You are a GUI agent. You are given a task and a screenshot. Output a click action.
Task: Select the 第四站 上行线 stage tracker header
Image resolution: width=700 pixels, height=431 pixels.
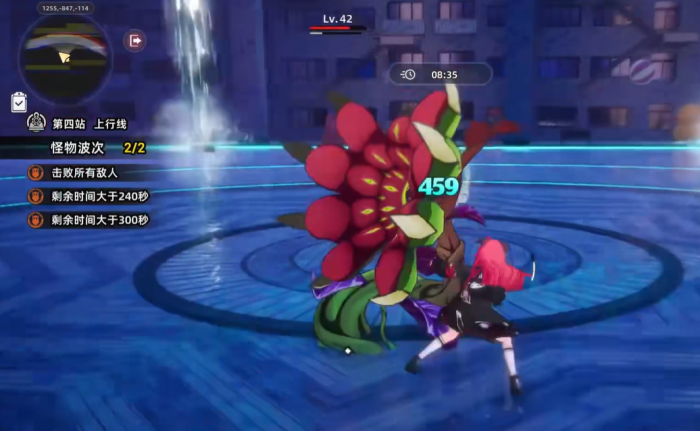[85, 124]
